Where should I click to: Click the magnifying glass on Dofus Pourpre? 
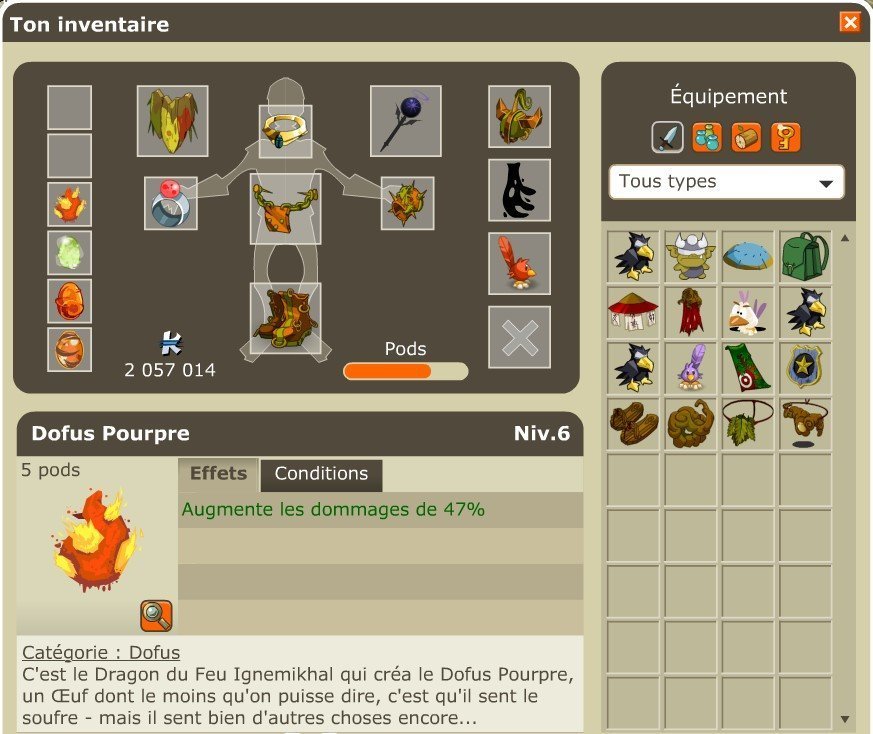tap(156, 615)
